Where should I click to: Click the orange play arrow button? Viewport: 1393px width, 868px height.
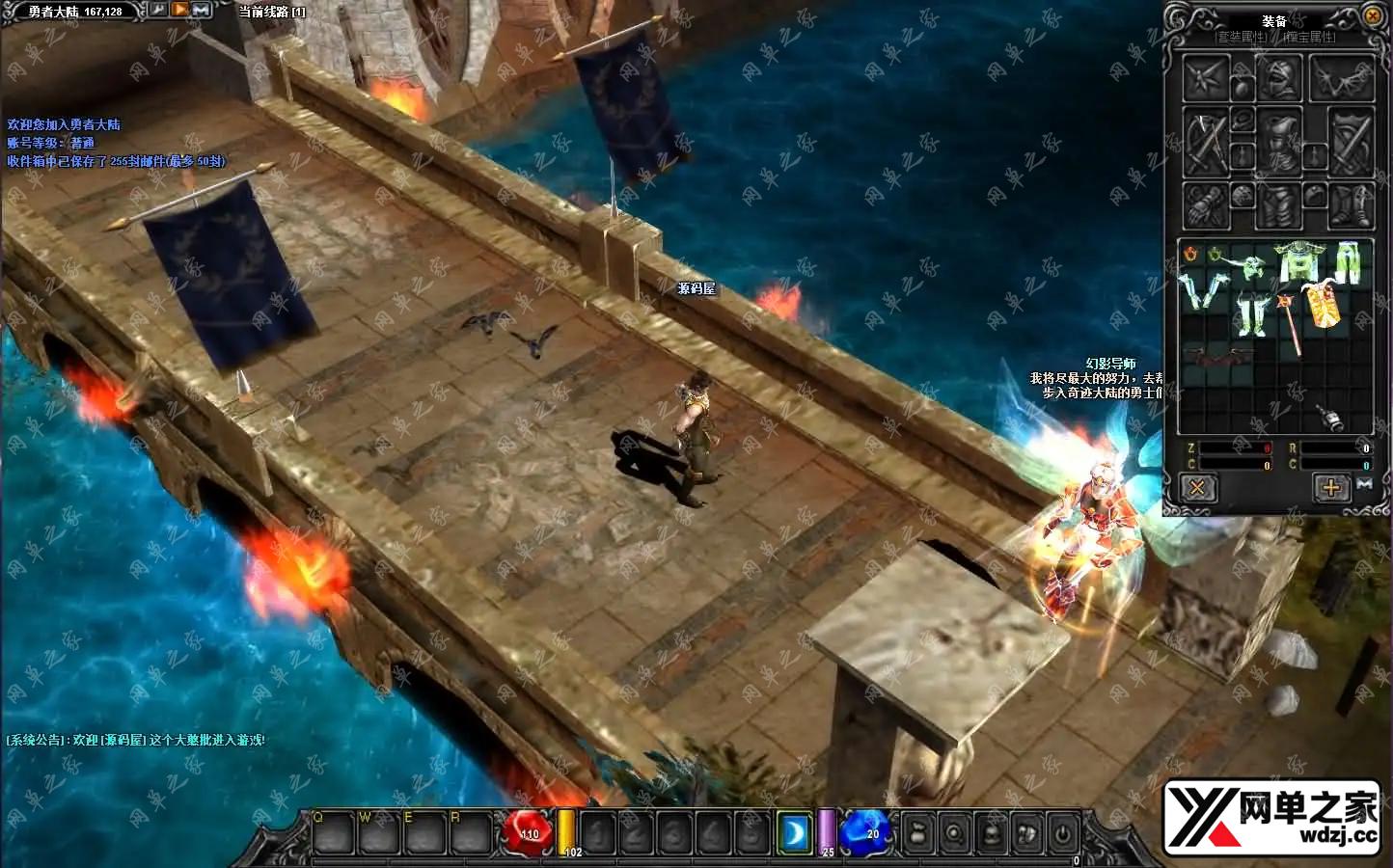pyautogui.click(x=180, y=10)
